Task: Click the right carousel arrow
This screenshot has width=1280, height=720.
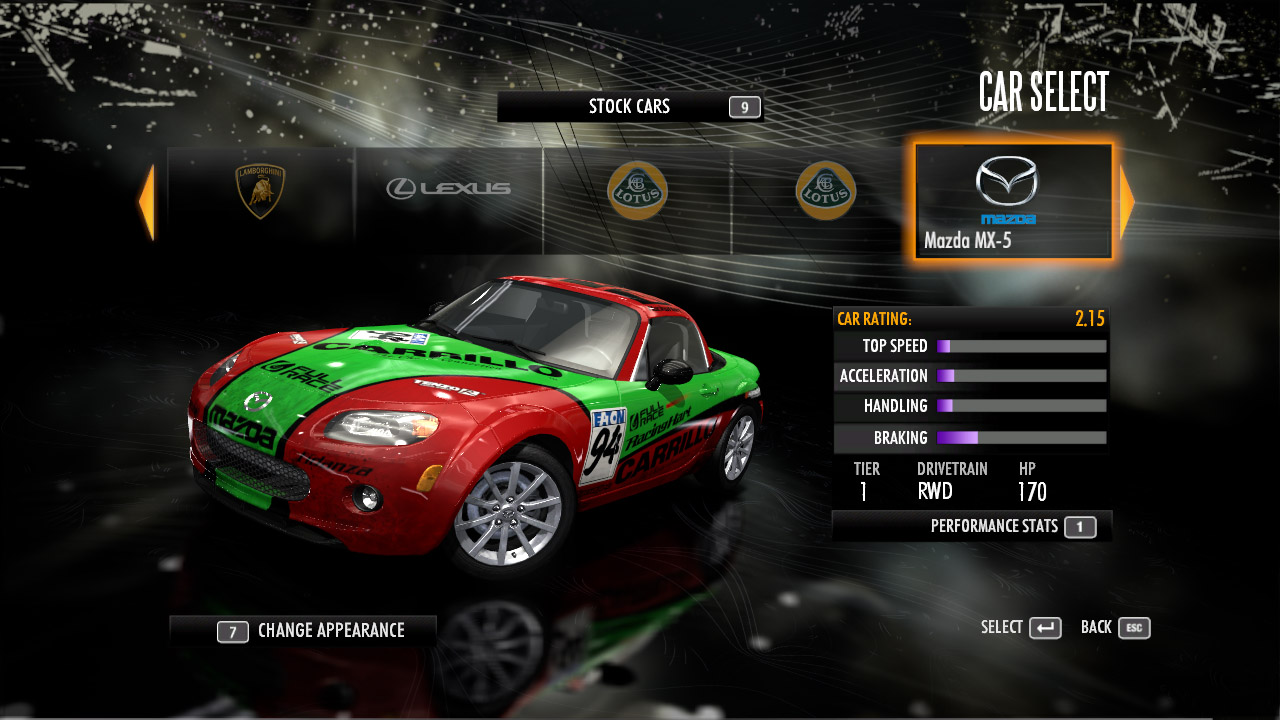Action: click(x=1127, y=202)
